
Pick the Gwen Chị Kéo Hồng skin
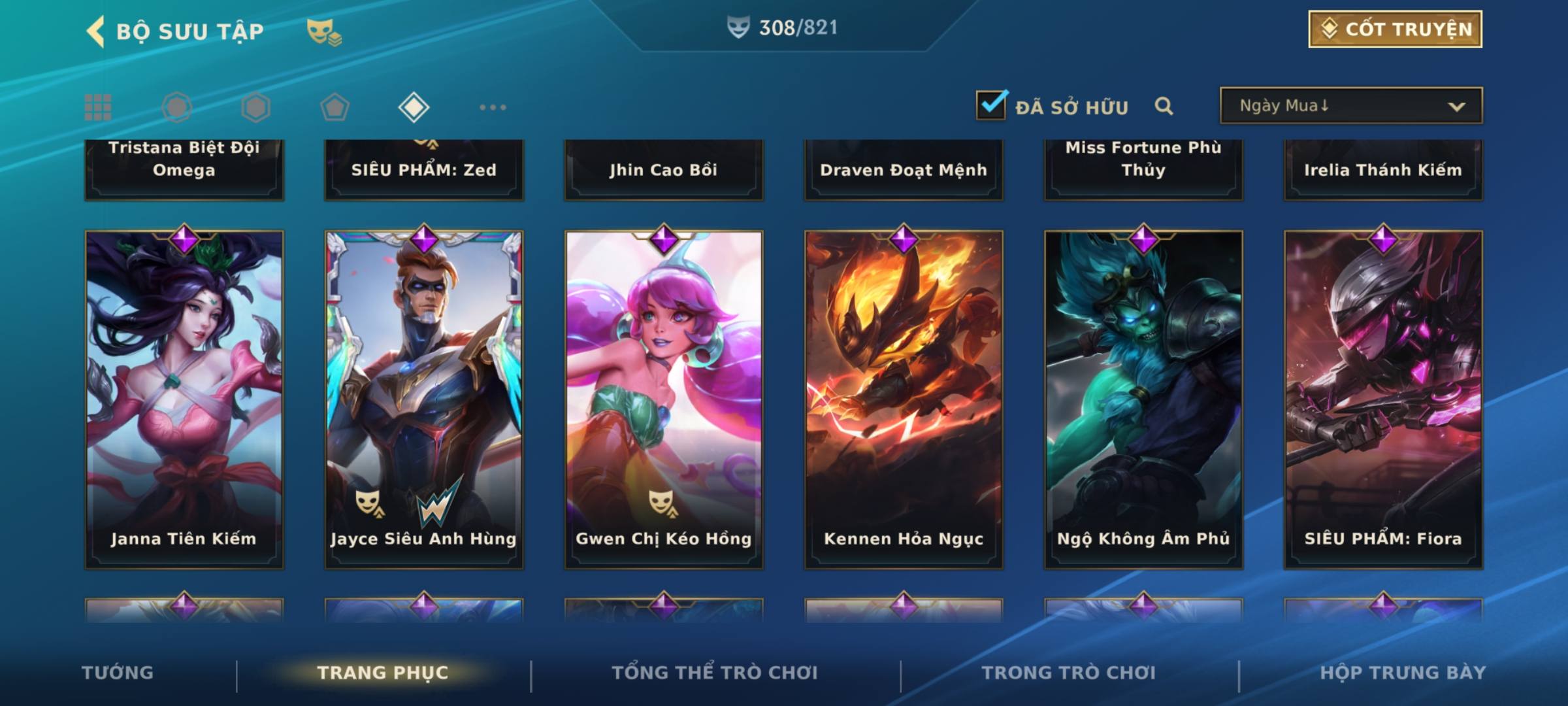click(664, 399)
